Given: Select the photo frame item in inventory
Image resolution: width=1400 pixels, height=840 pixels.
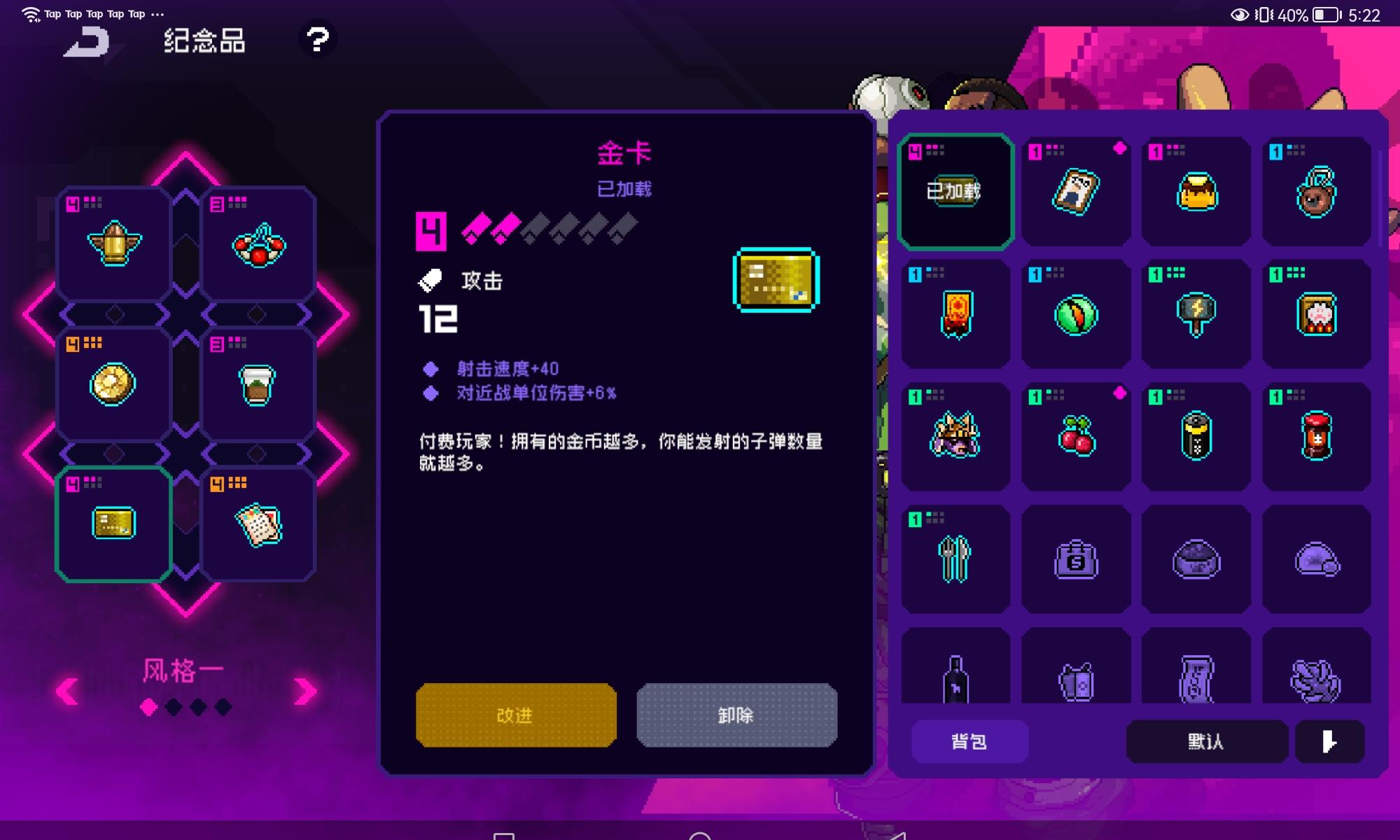Looking at the screenshot, I should click(1075, 192).
